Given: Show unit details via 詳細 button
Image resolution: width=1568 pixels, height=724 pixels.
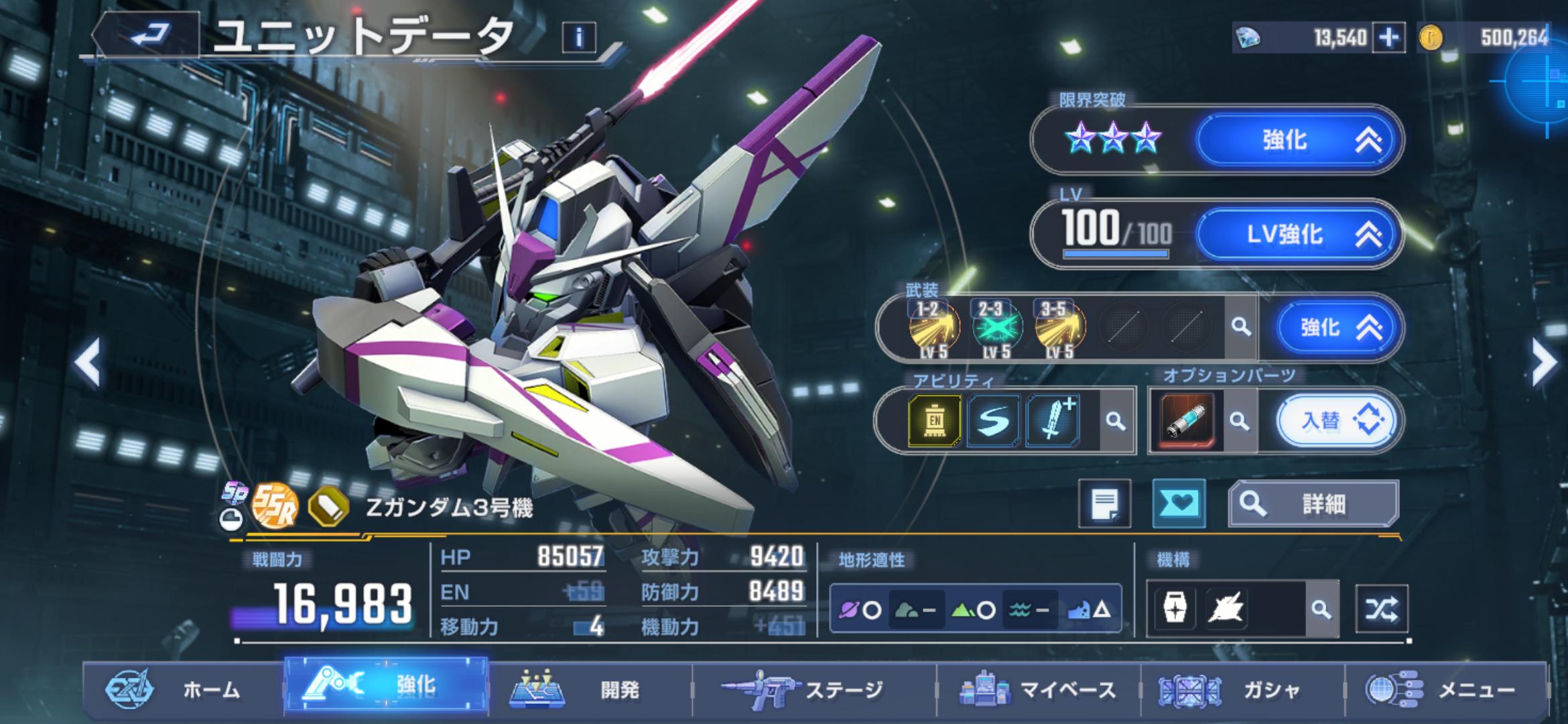Looking at the screenshot, I should [1313, 503].
